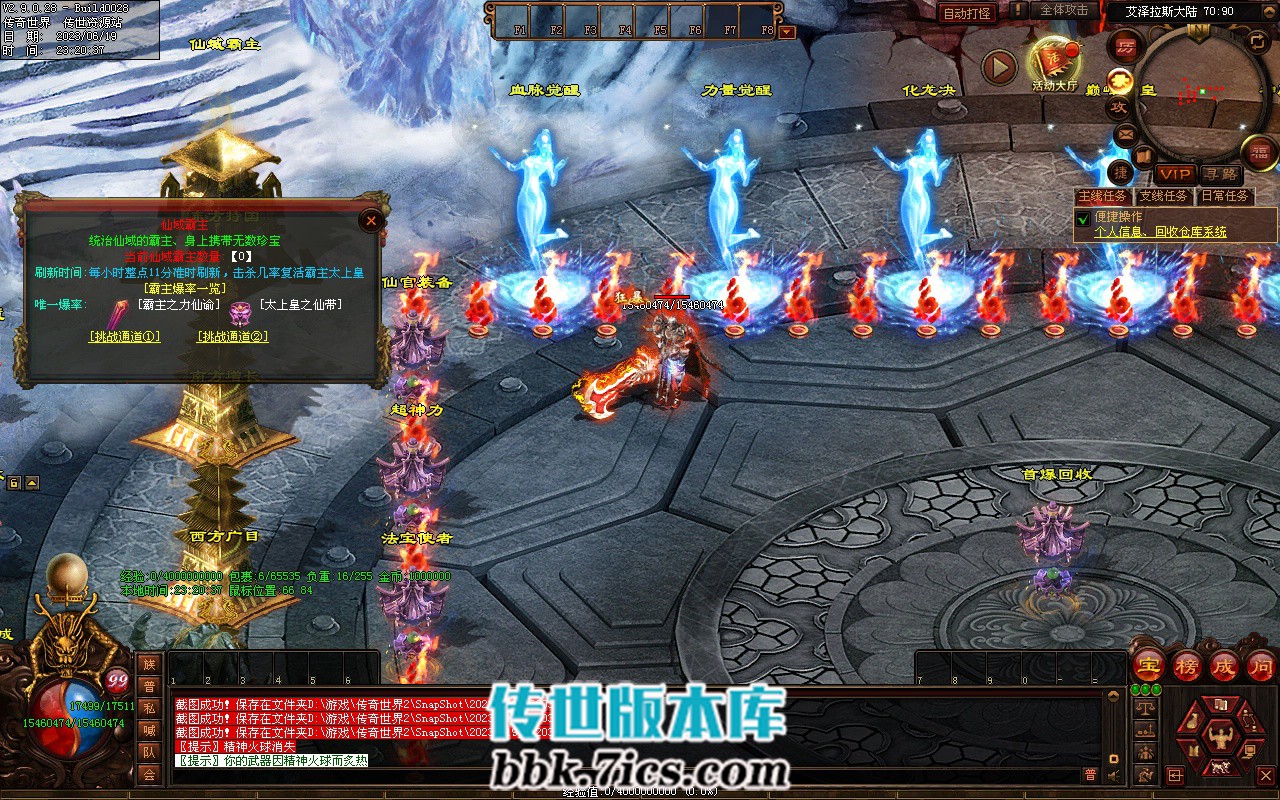Open the mail envelope icon by the minimap
Viewport: 1280px width, 800px height.
click(x=1125, y=133)
